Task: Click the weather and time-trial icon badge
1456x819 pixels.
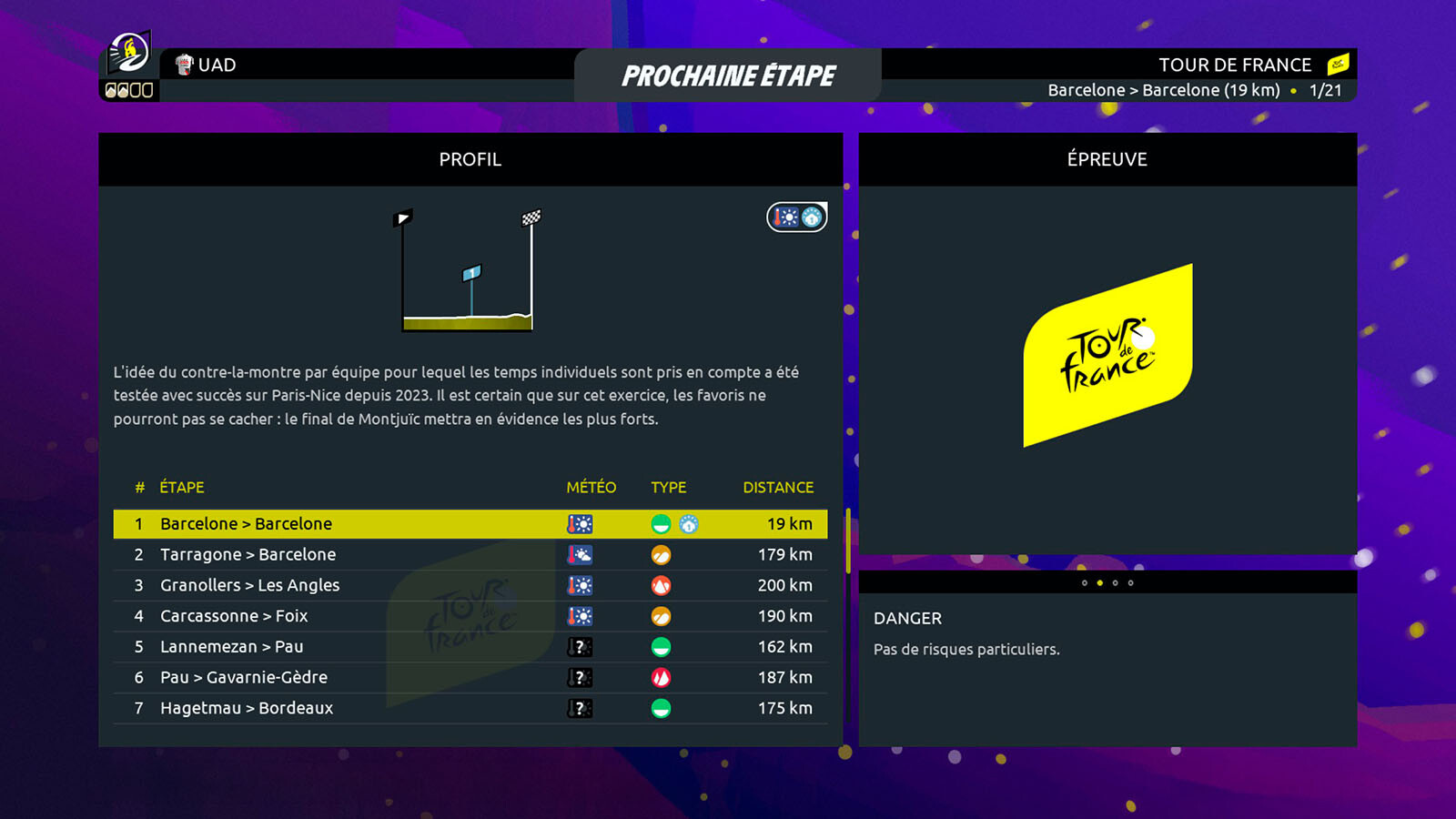Action: click(x=797, y=217)
